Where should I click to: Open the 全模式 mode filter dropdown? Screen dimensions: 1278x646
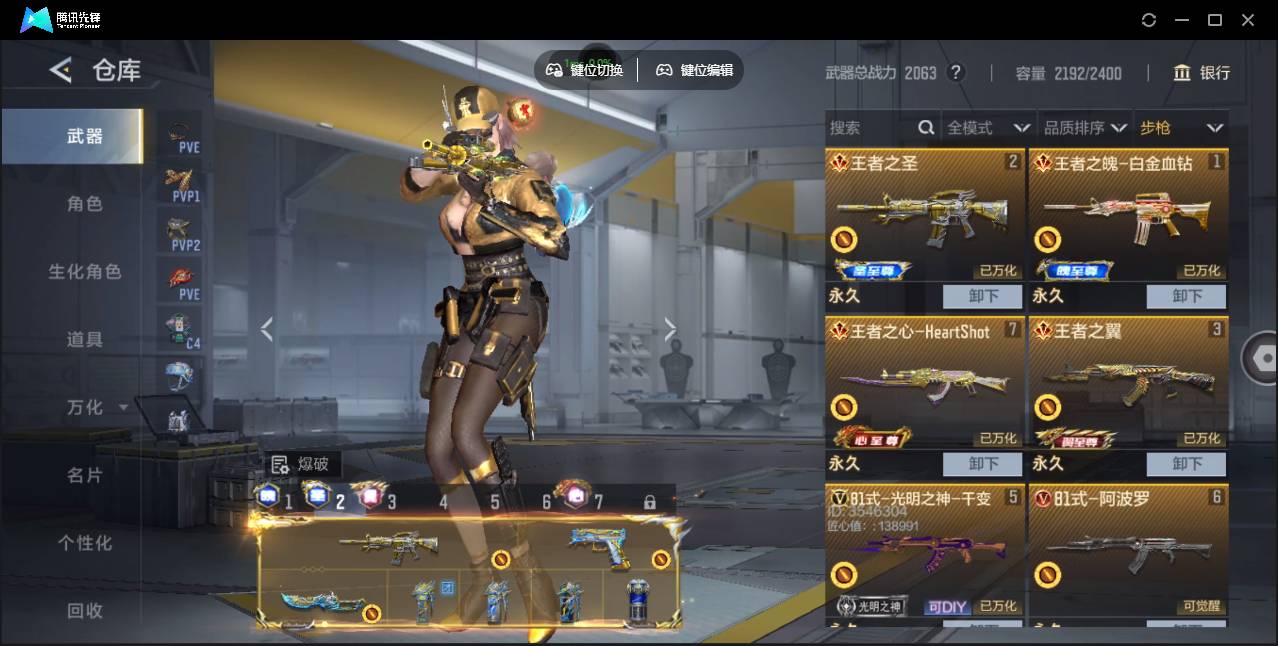[x=988, y=128]
